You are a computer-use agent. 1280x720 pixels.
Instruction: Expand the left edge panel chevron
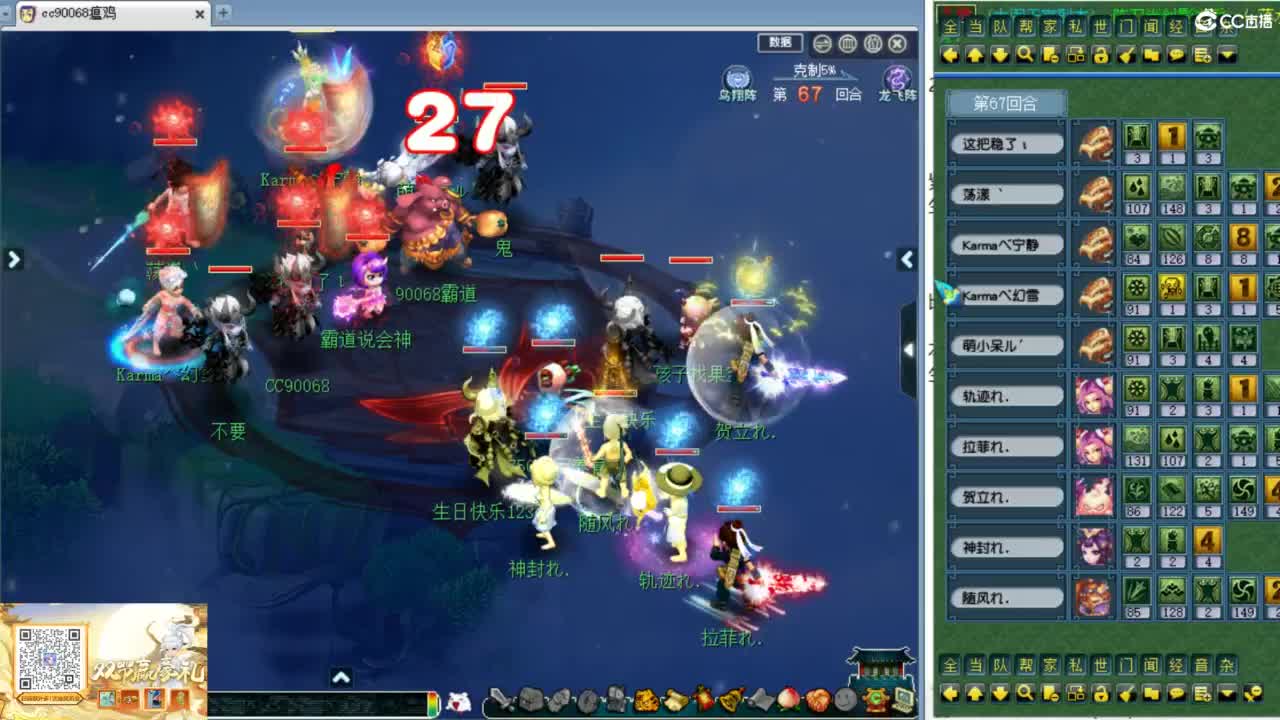pos(13,259)
